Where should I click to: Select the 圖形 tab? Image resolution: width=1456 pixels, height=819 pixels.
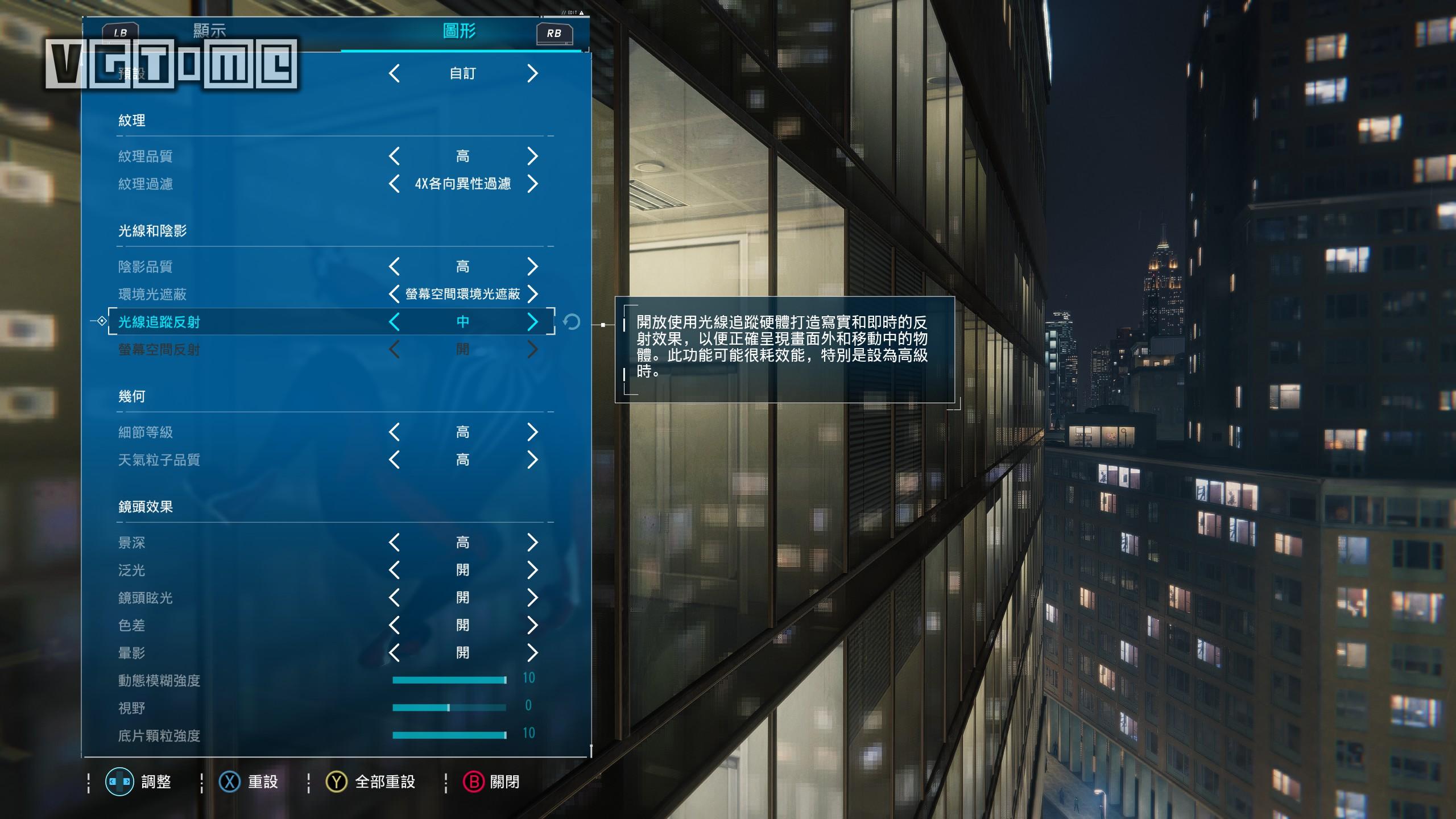tap(459, 31)
